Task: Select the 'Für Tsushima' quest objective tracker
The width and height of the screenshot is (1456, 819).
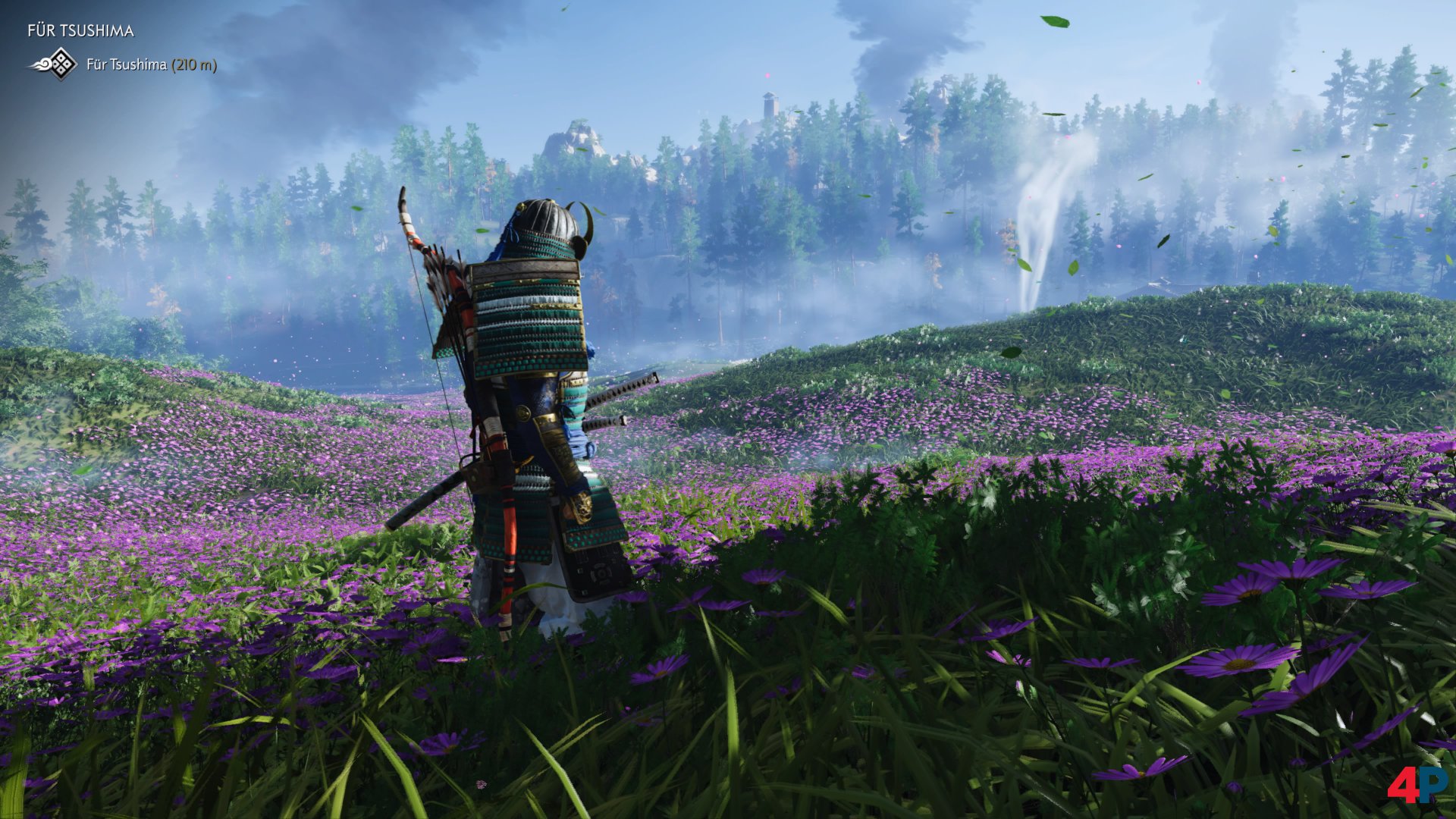Action: (151, 65)
